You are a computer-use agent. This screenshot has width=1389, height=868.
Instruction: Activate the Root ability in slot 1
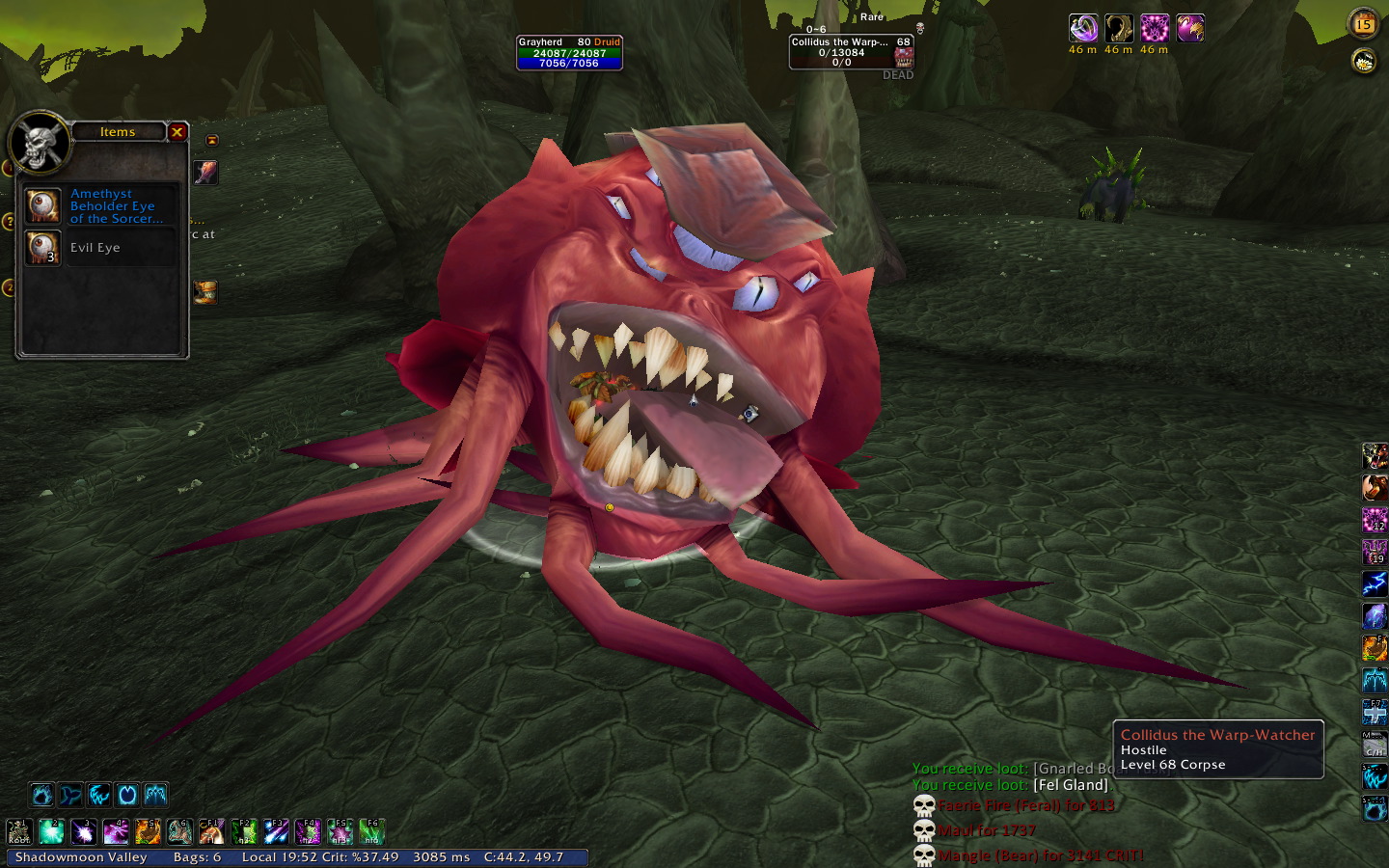point(19,831)
